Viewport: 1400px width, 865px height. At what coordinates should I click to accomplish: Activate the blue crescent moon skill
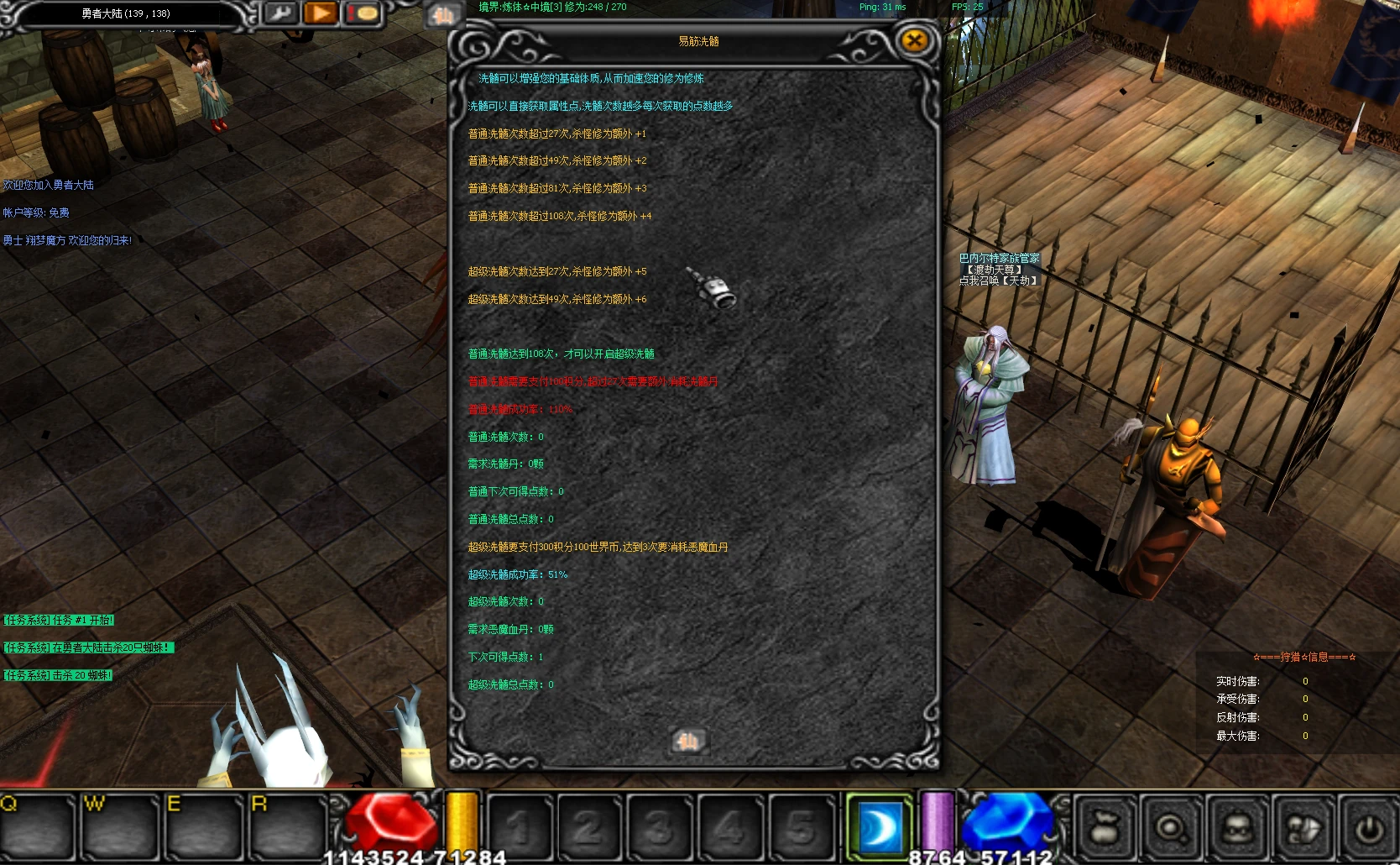pyautogui.click(x=879, y=827)
